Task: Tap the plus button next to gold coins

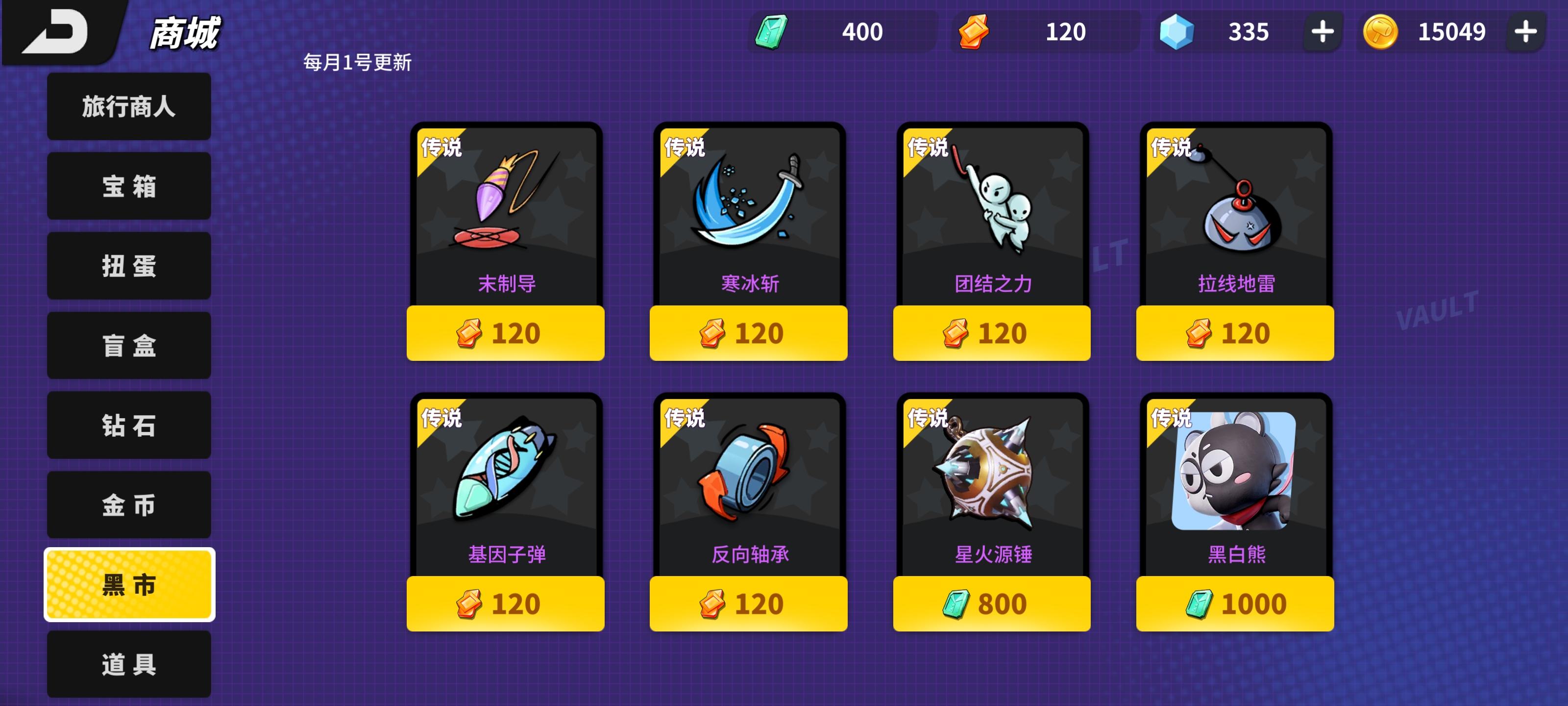Action: click(x=1527, y=33)
